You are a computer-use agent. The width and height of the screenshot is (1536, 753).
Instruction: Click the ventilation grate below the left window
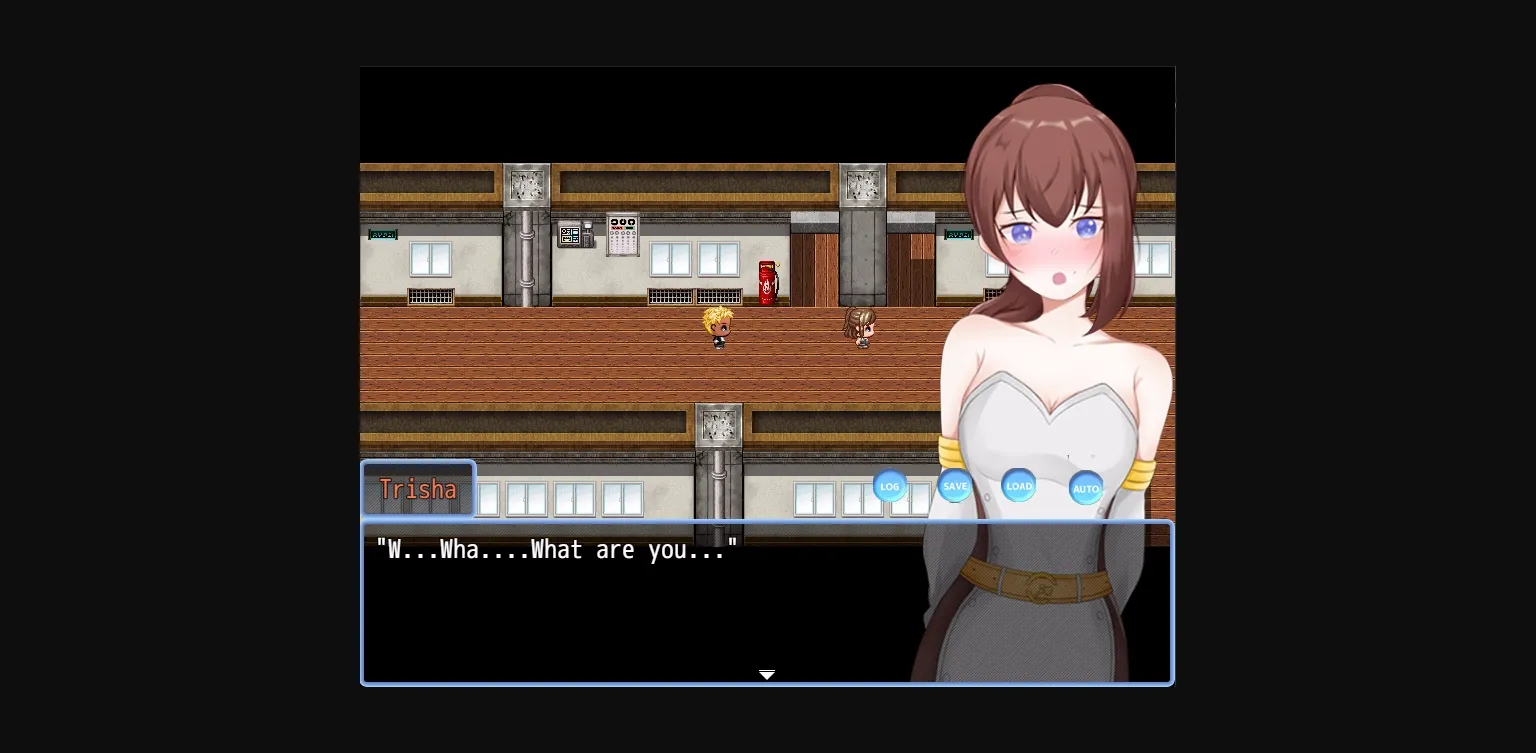coord(430,298)
